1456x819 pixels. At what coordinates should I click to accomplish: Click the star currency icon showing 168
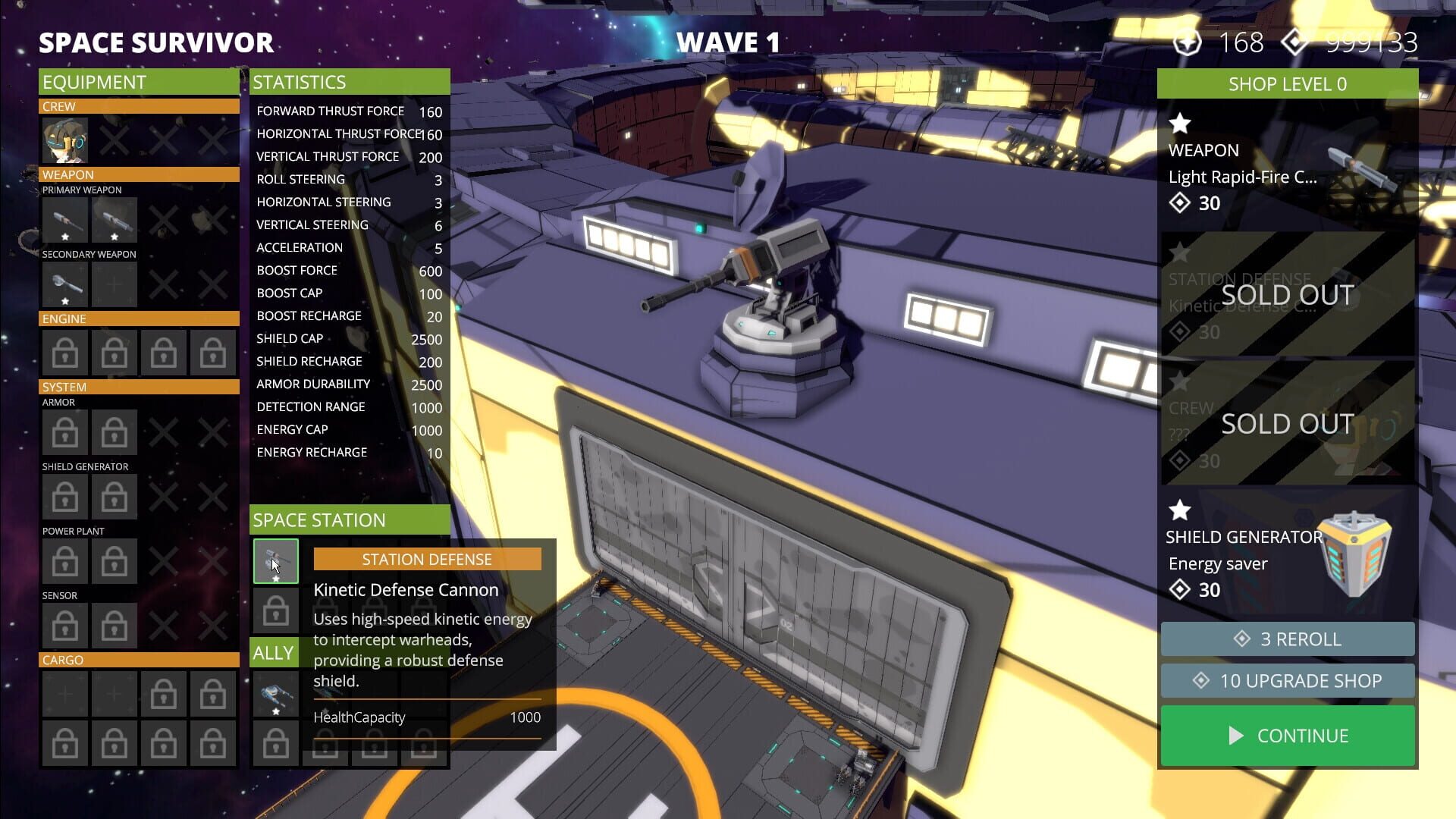coord(1189,42)
